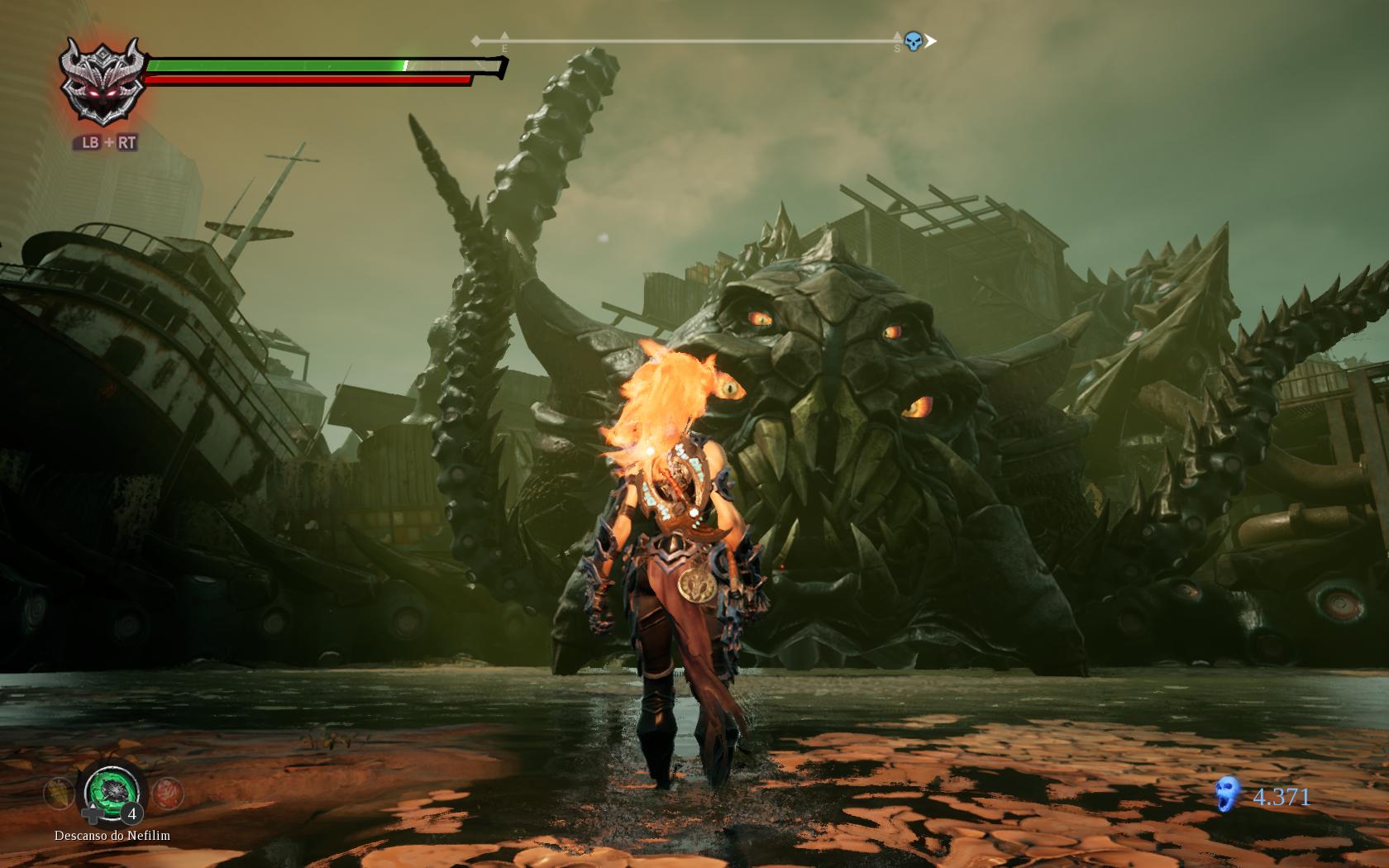Click the S marker on the compass strip

(x=896, y=46)
